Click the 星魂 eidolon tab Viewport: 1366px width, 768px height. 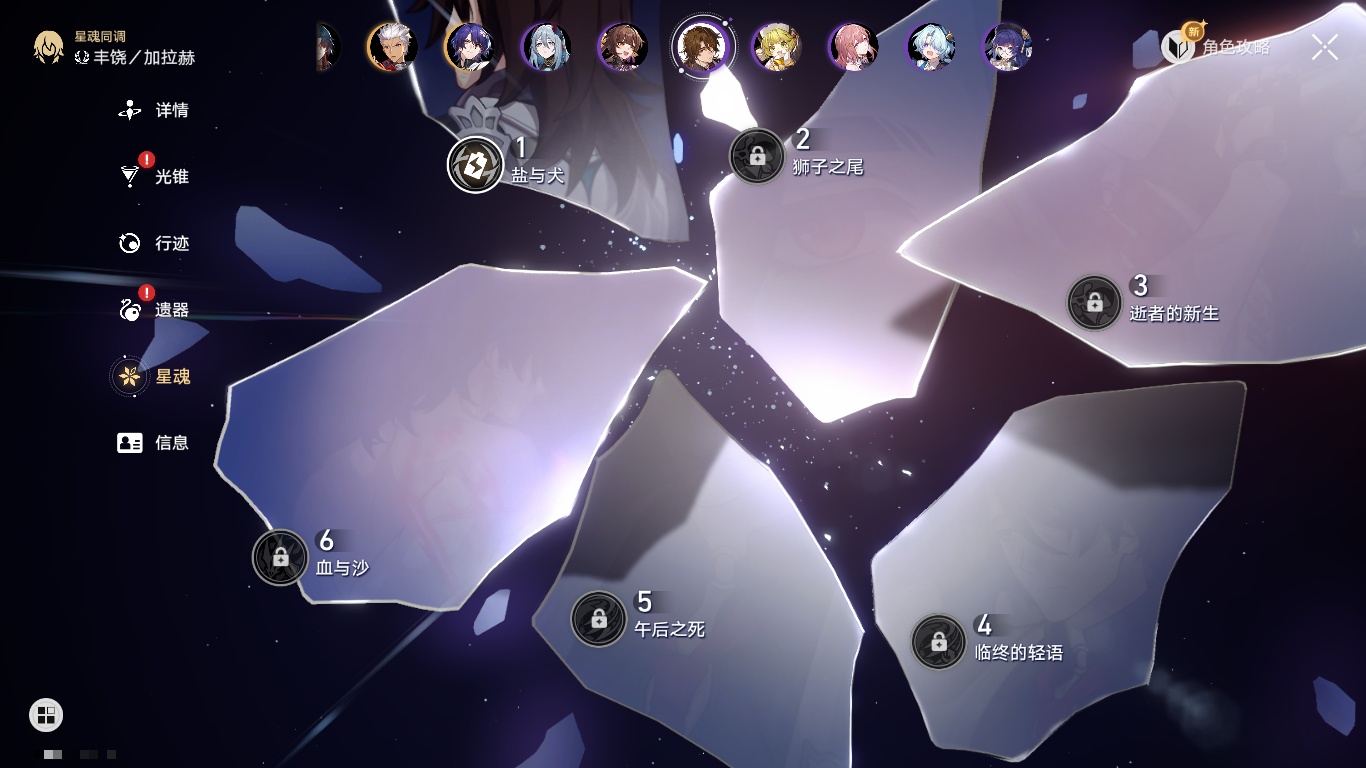[x=155, y=376]
